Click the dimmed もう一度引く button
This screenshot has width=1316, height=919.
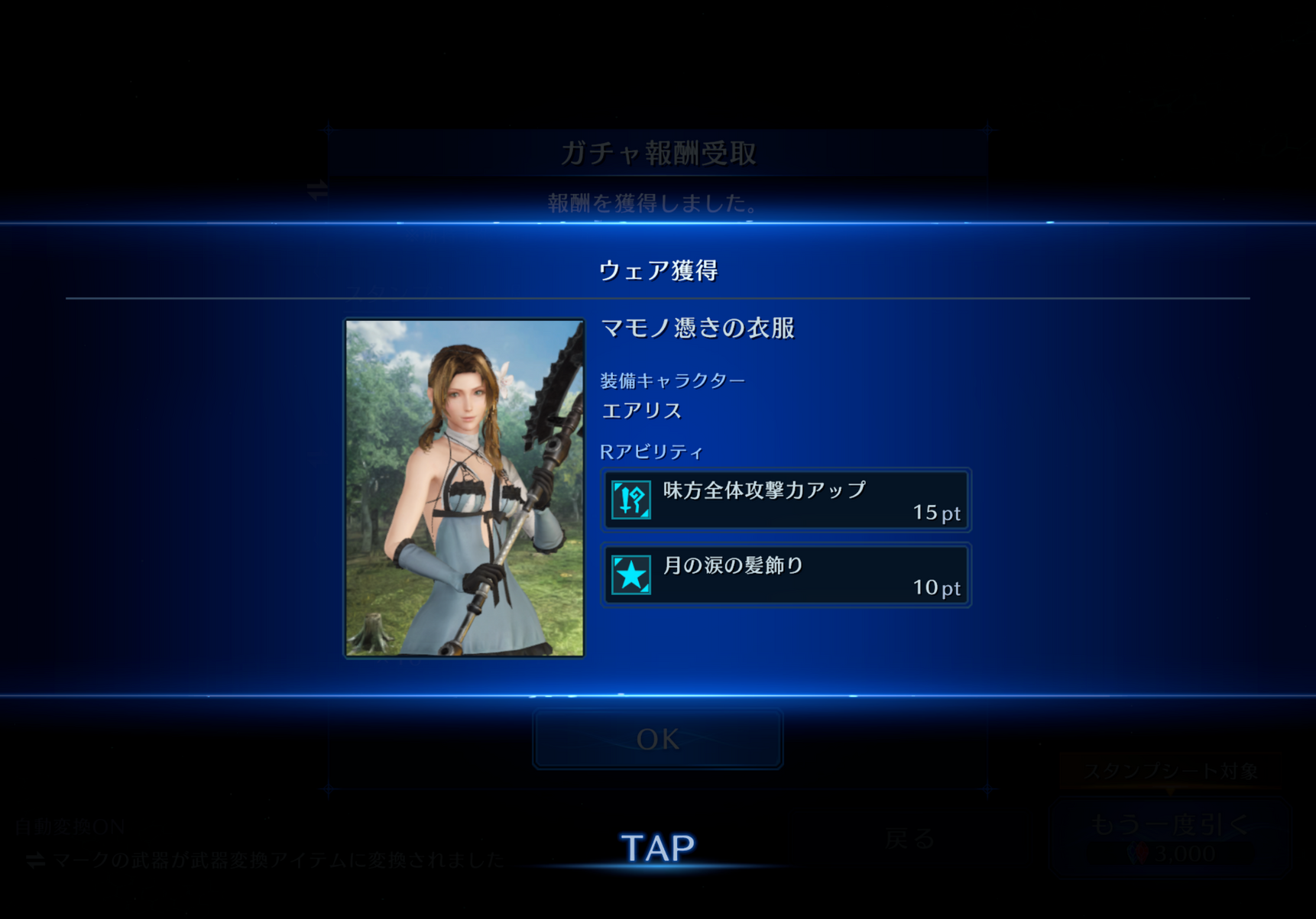[x=1169, y=837]
